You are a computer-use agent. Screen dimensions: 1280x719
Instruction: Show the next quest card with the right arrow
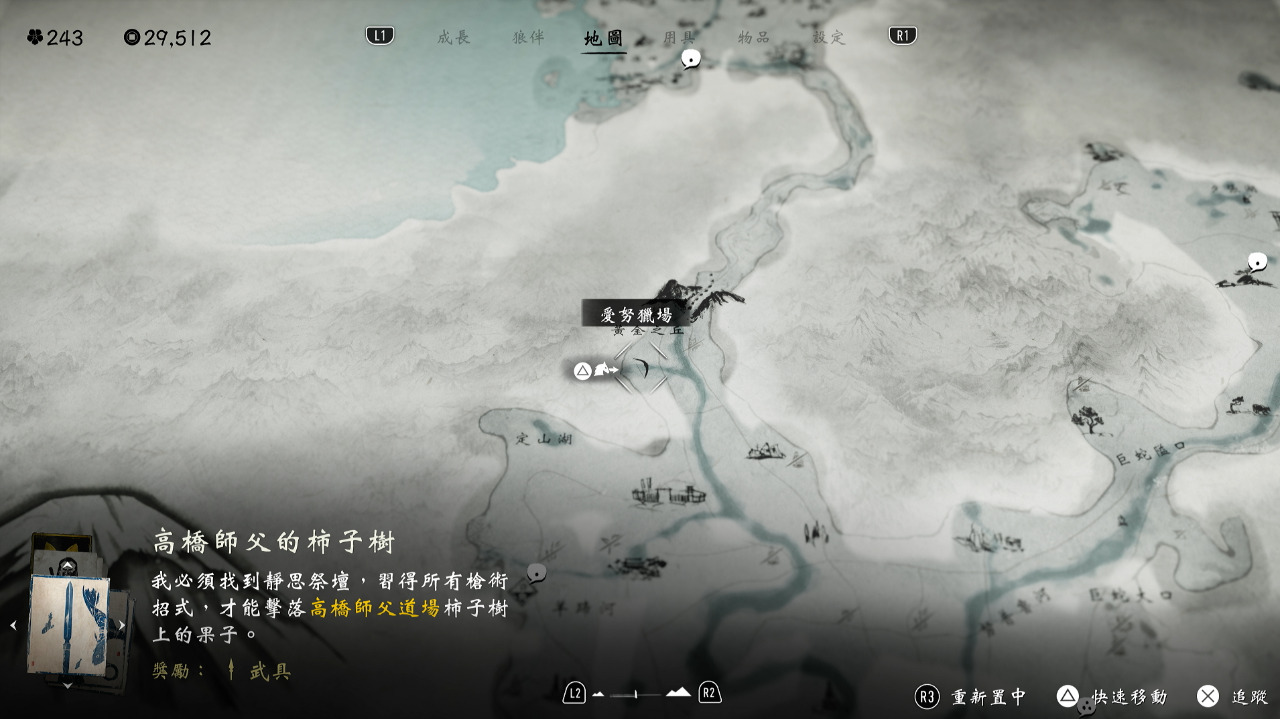[122, 626]
